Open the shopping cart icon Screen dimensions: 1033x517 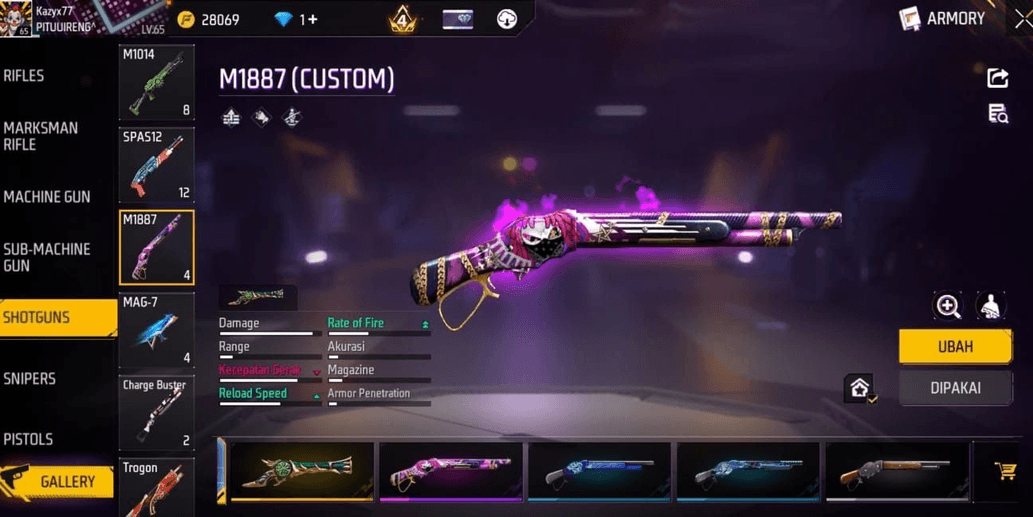[x=1005, y=471]
